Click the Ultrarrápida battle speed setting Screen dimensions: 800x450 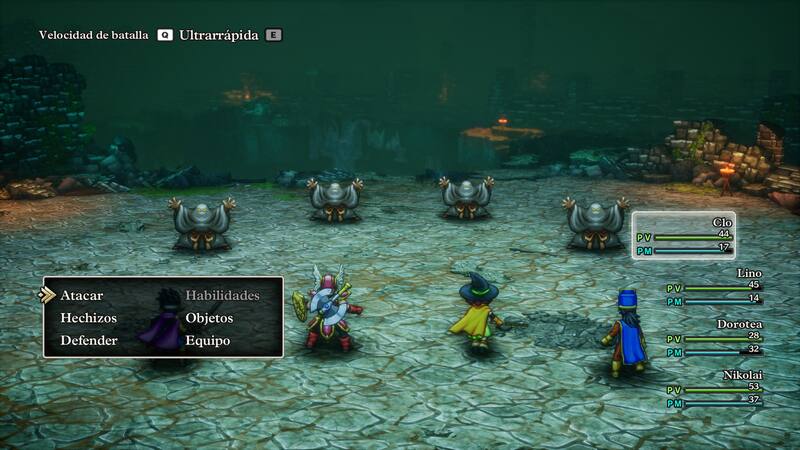[220, 35]
